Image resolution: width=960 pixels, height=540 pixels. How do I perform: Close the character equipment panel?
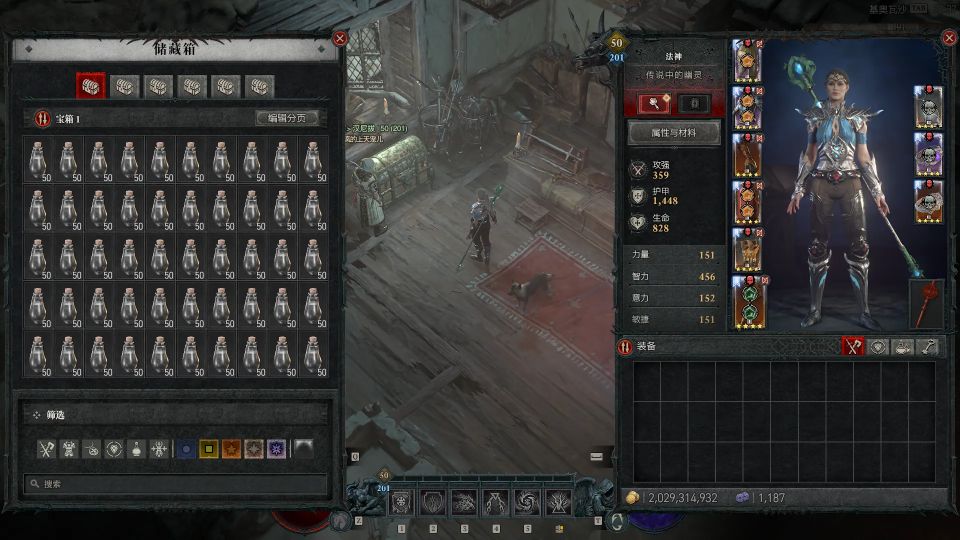tap(949, 38)
